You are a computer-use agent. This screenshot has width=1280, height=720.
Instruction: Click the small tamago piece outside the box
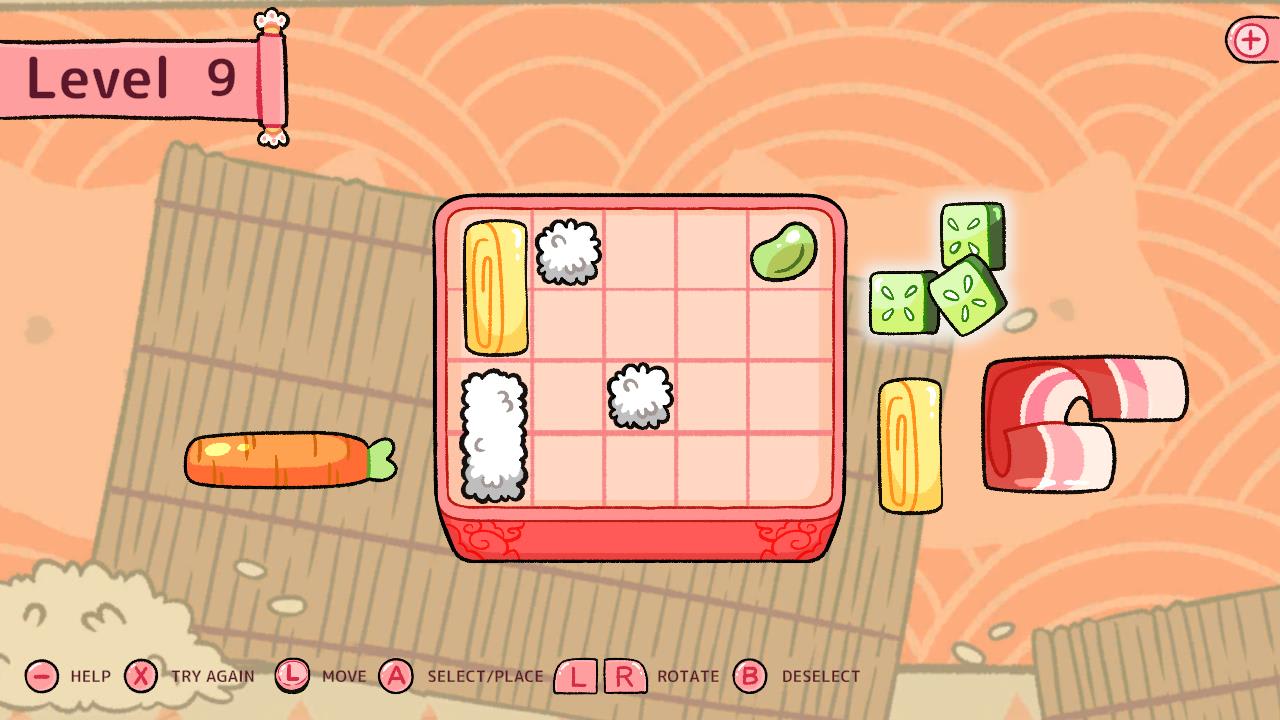[913, 445]
